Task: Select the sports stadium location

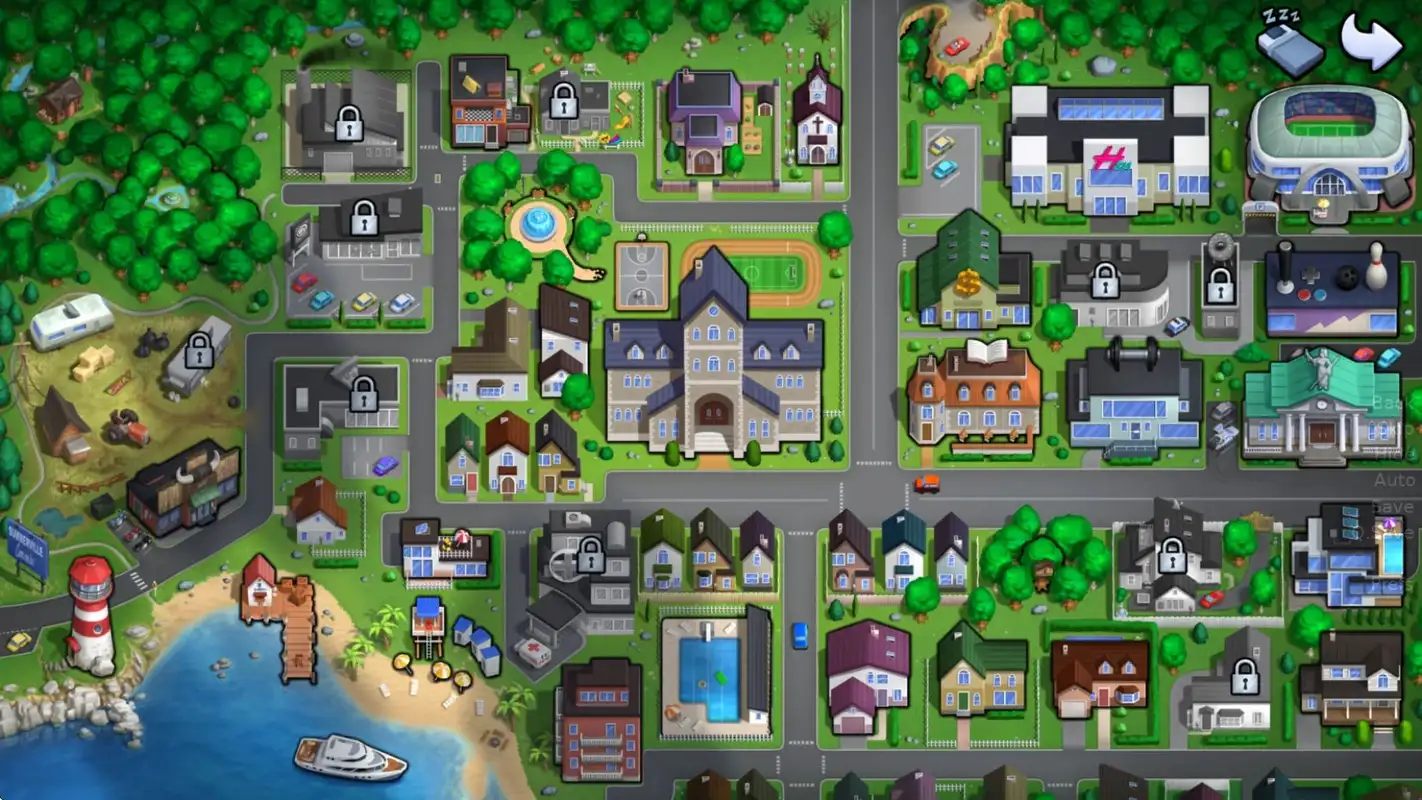Action: pyautogui.click(x=1329, y=146)
